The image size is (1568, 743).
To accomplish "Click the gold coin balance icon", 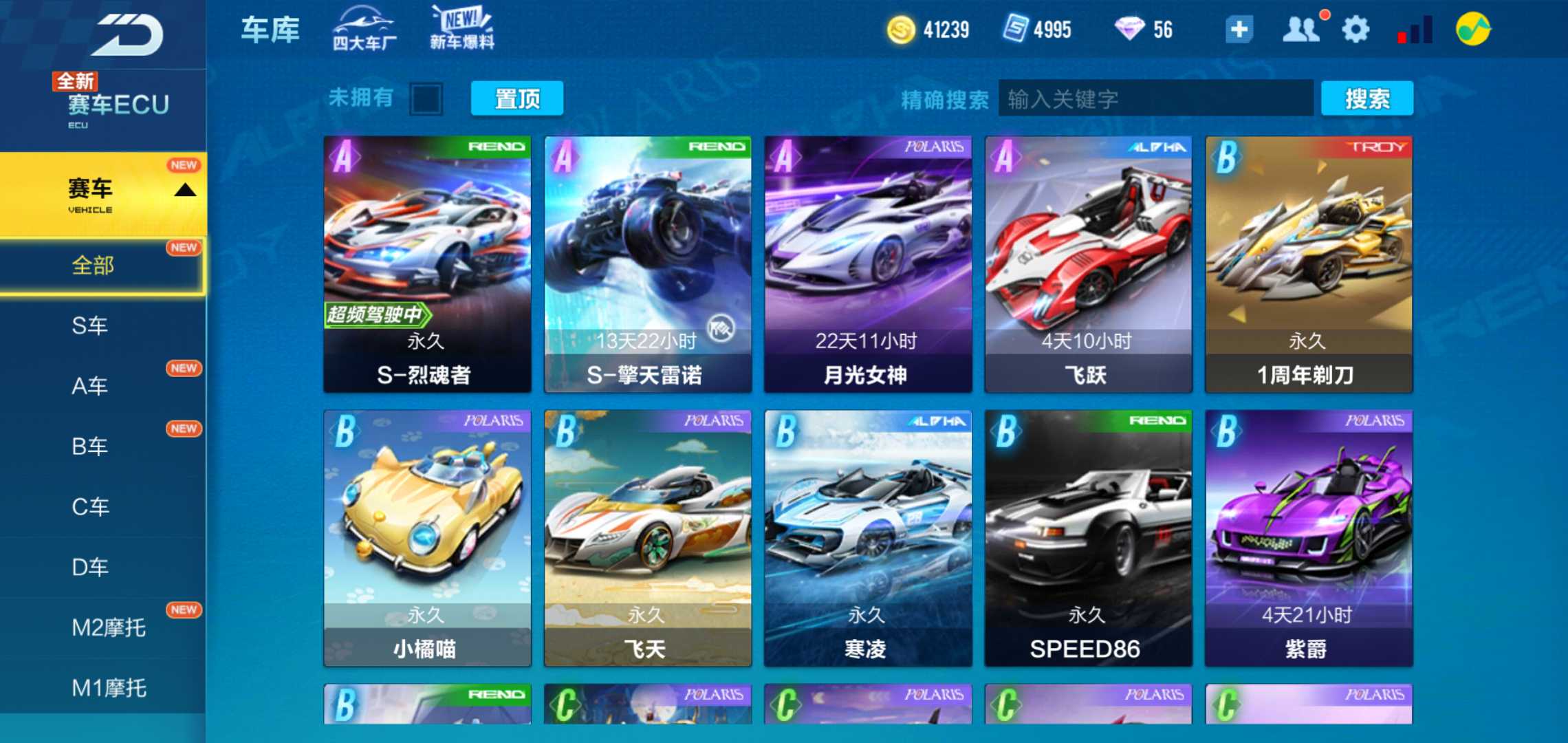I will (902, 29).
